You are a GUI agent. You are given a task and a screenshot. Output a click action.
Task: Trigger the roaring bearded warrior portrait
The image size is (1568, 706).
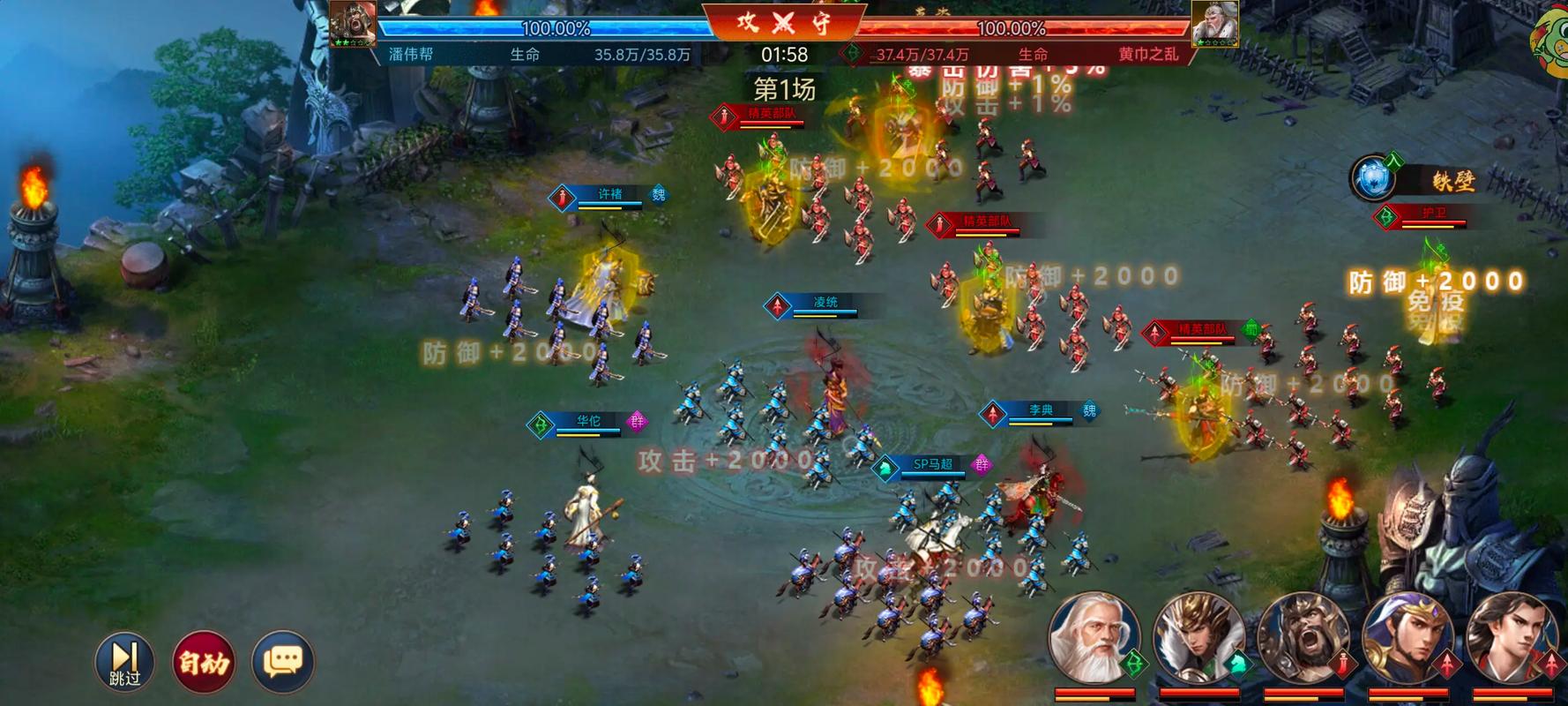coord(1303,637)
